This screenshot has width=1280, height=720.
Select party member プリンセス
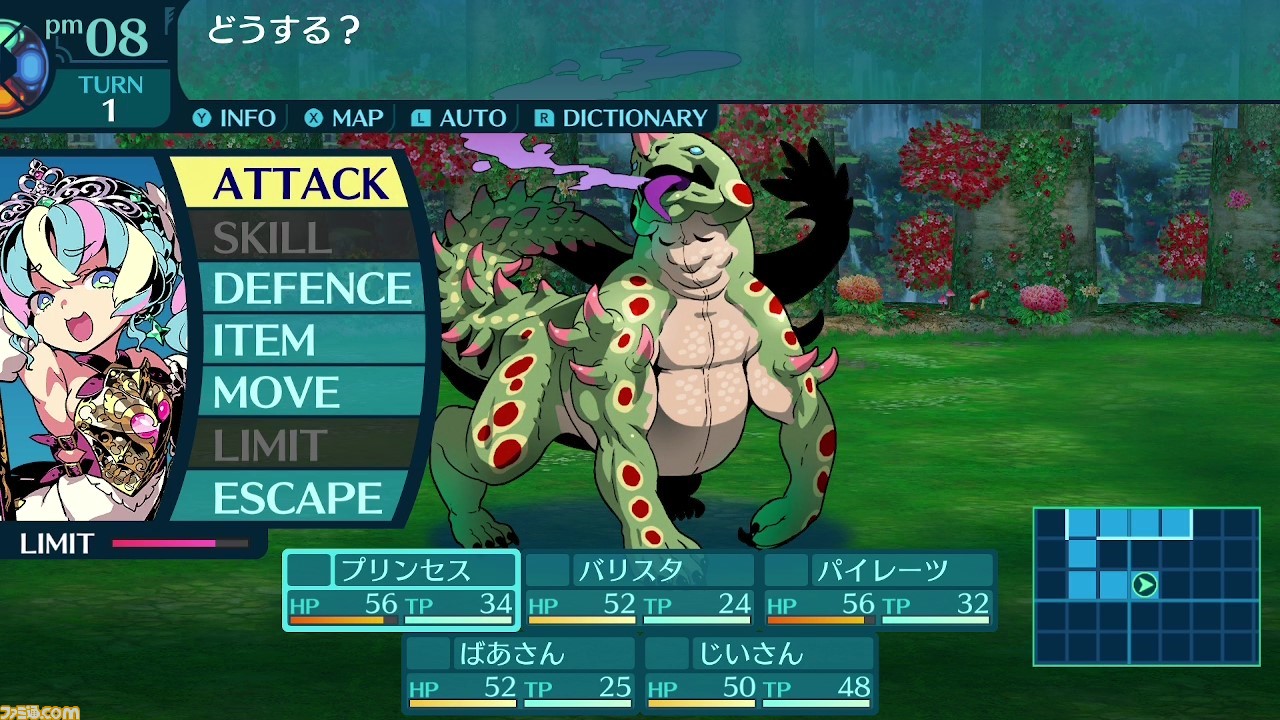tap(401, 589)
